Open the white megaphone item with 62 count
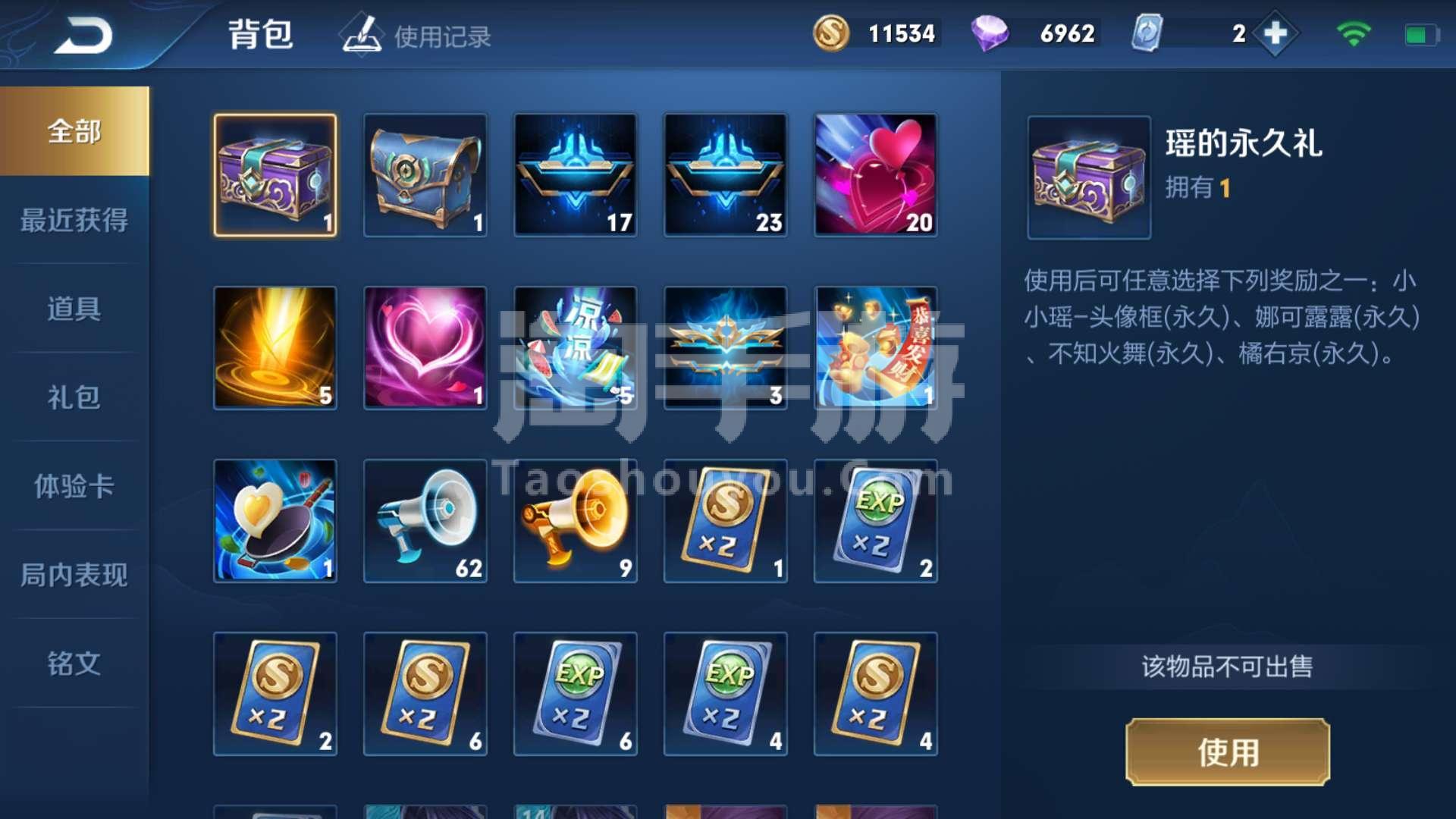 425,520
